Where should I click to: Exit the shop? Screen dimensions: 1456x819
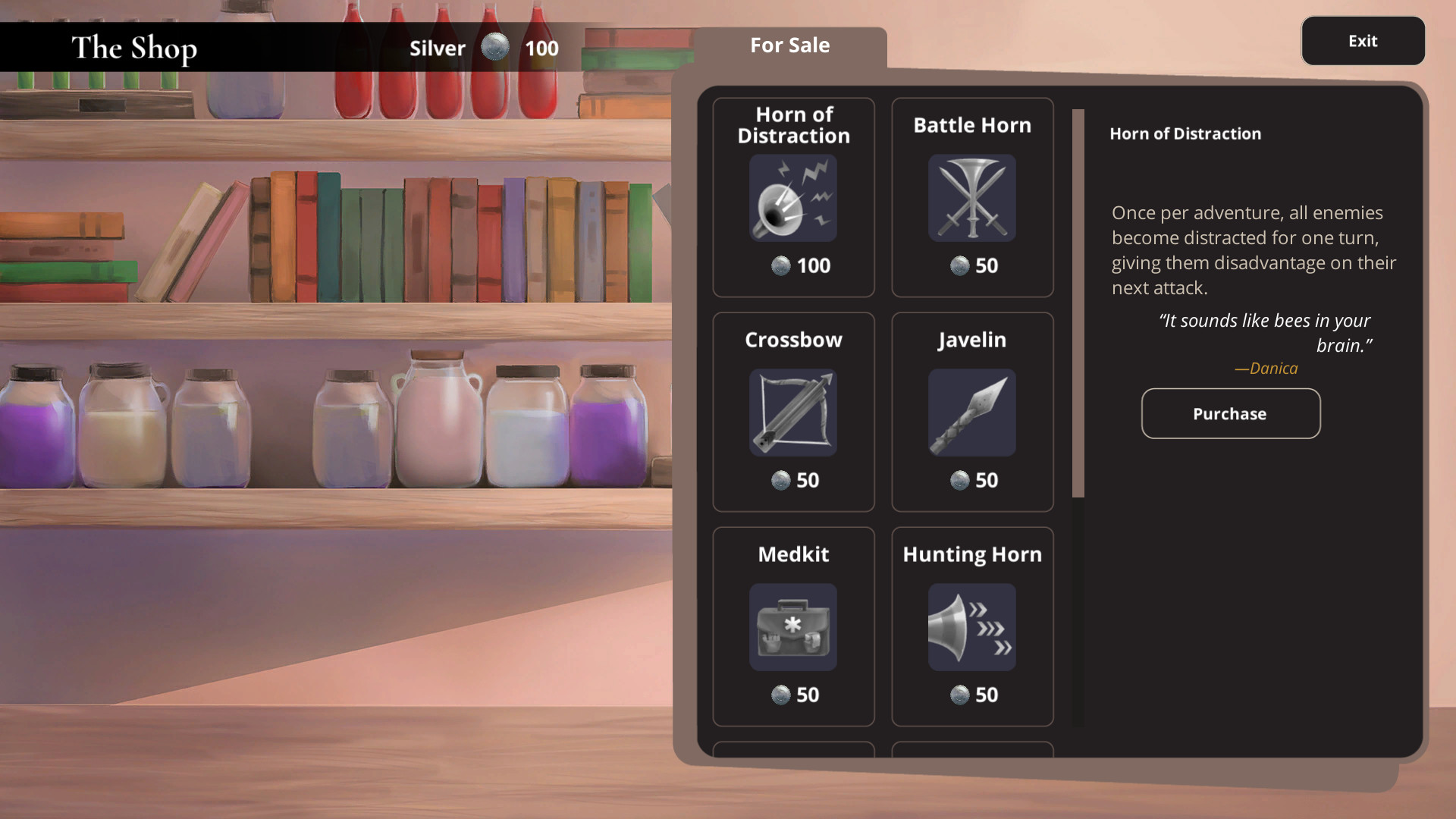click(x=1362, y=41)
